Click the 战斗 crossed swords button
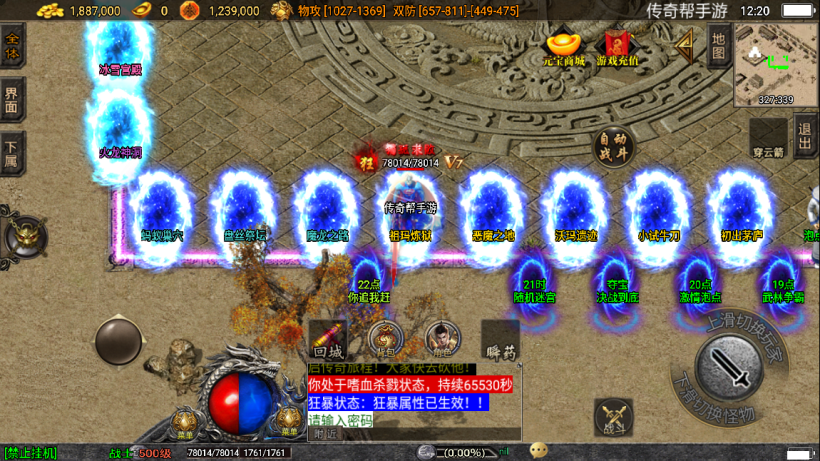Viewport: 820px width, 461px height. point(613,416)
